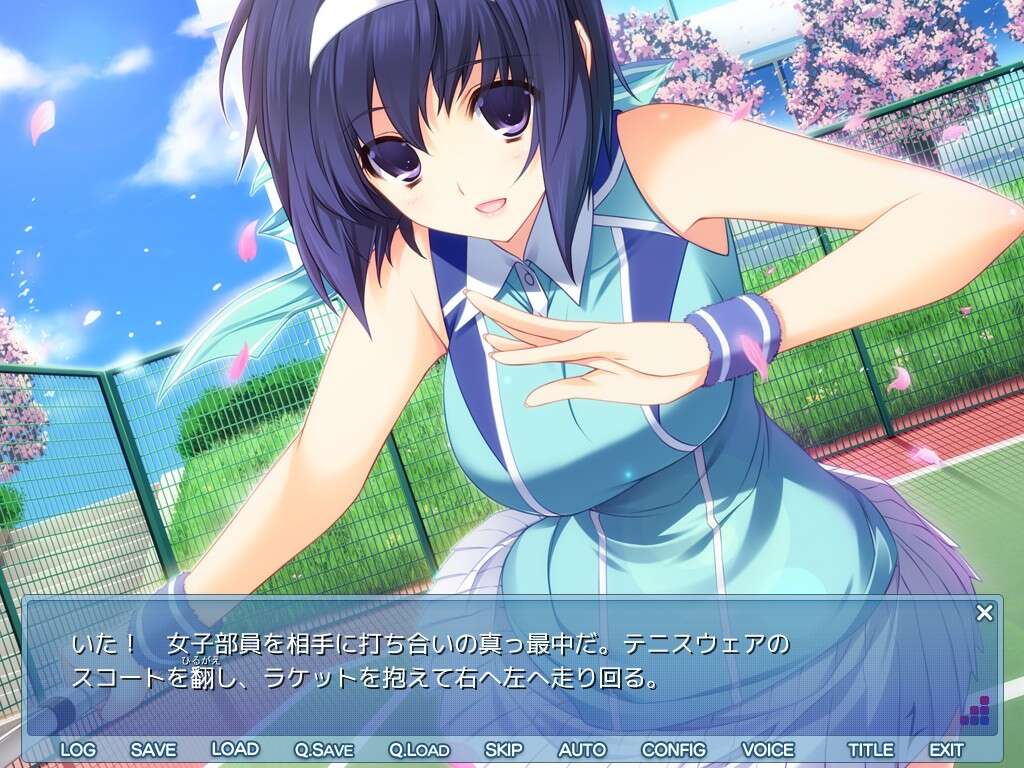Choose Q.LOAD to quick load

coord(419,749)
